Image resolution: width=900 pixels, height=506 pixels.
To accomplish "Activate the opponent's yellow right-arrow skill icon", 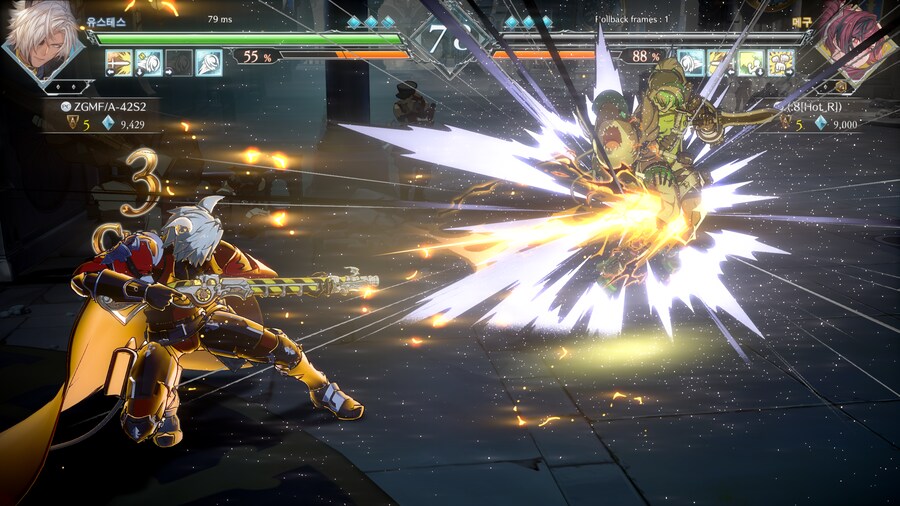I will pos(781,63).
